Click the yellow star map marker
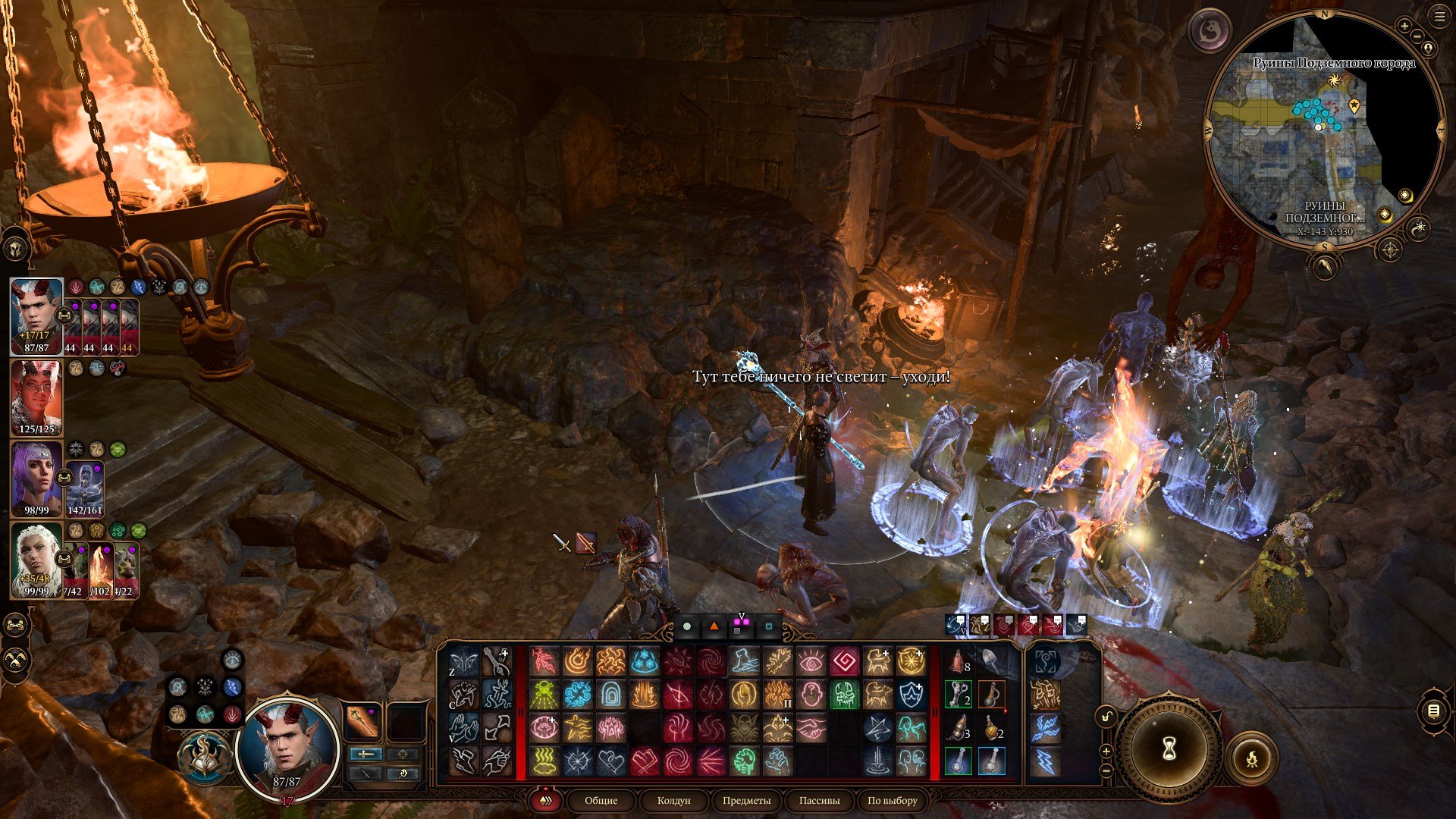This screenshot has width=1456, height=819. tap(1354, 105)
